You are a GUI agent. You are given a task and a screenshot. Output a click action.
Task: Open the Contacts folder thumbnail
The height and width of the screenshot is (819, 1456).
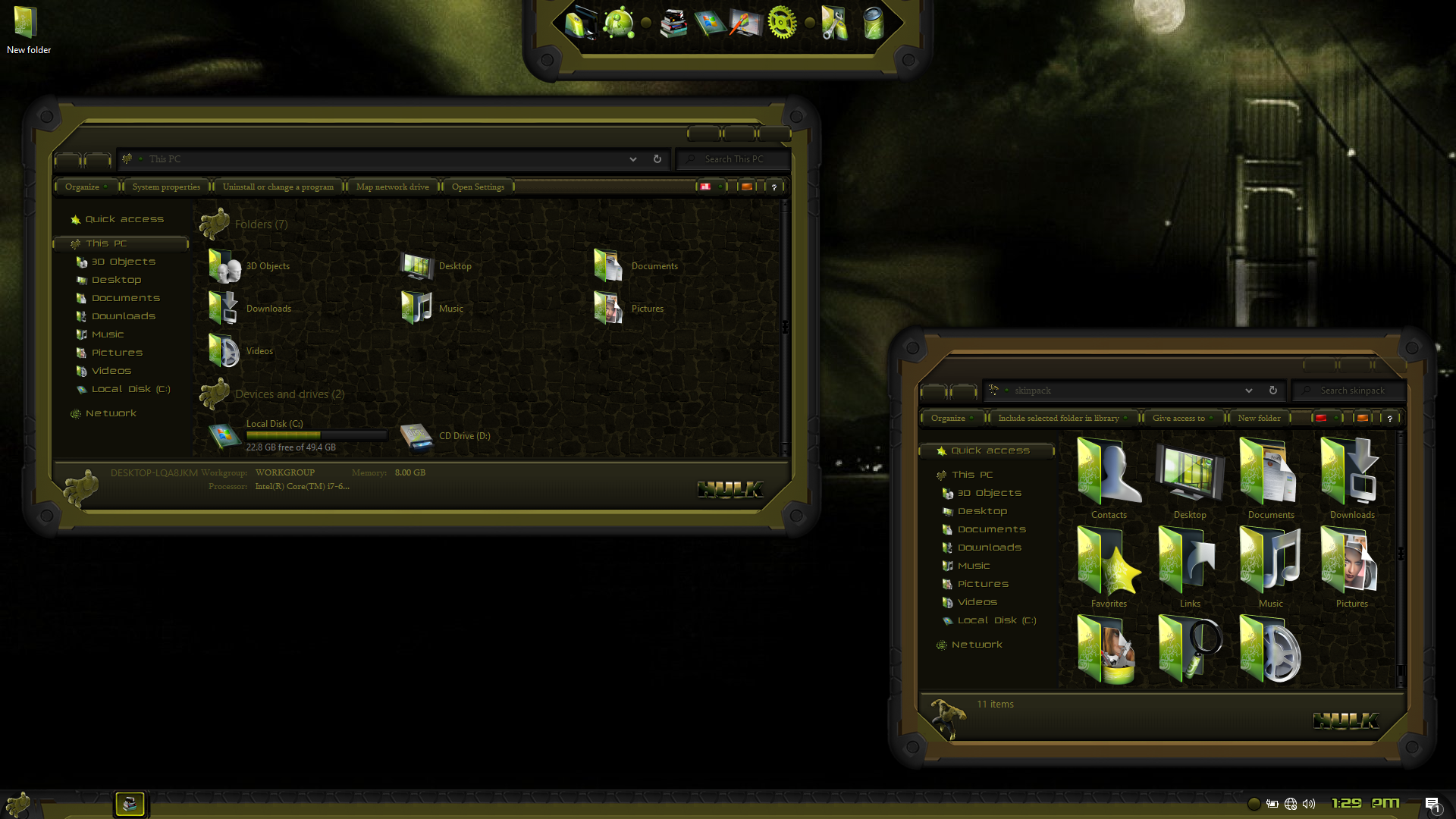click(x=1109, y=479)
